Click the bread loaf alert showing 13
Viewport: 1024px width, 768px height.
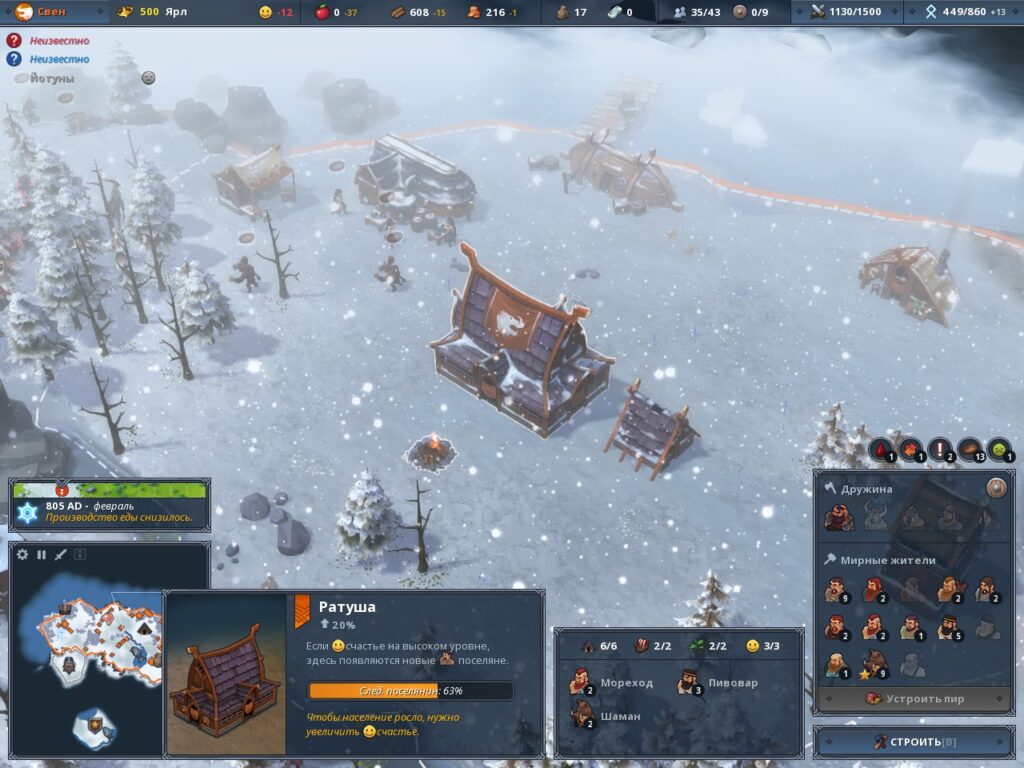tap(971, 451)
